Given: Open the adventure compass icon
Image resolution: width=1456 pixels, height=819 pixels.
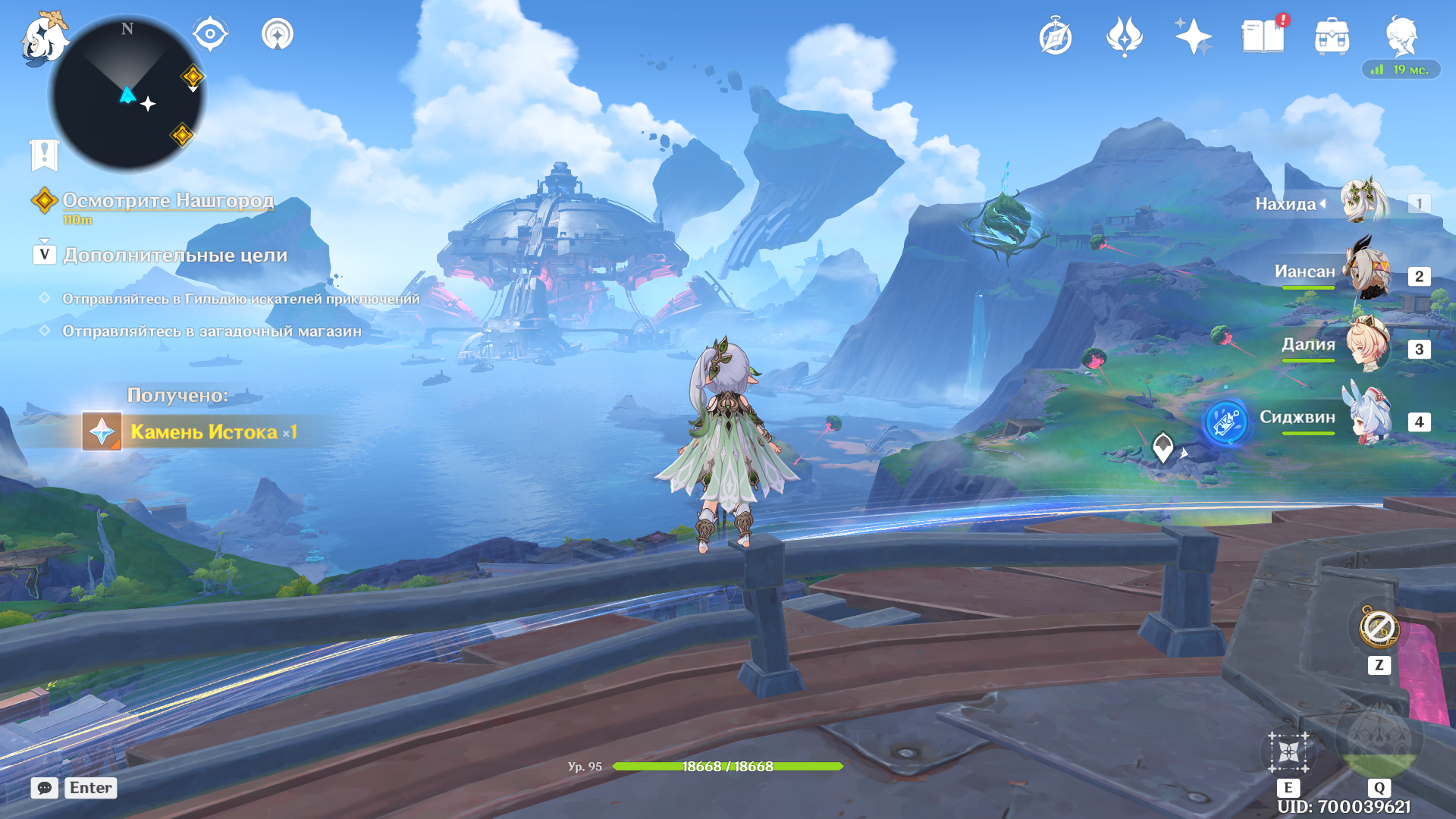Looking at the screenshot, I should [x=1056, y=37].
